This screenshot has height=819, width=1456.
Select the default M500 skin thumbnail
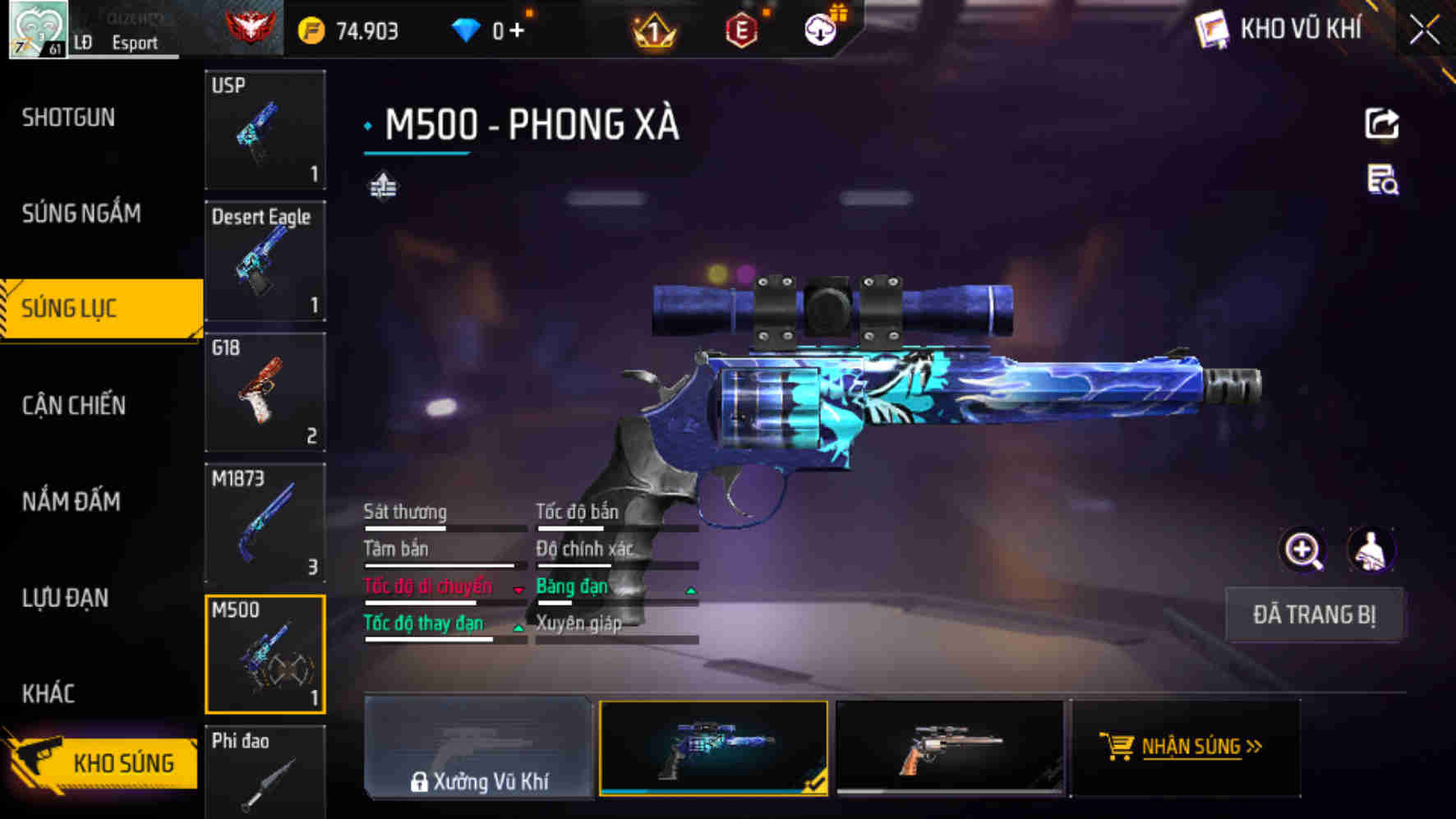point(951,746)
